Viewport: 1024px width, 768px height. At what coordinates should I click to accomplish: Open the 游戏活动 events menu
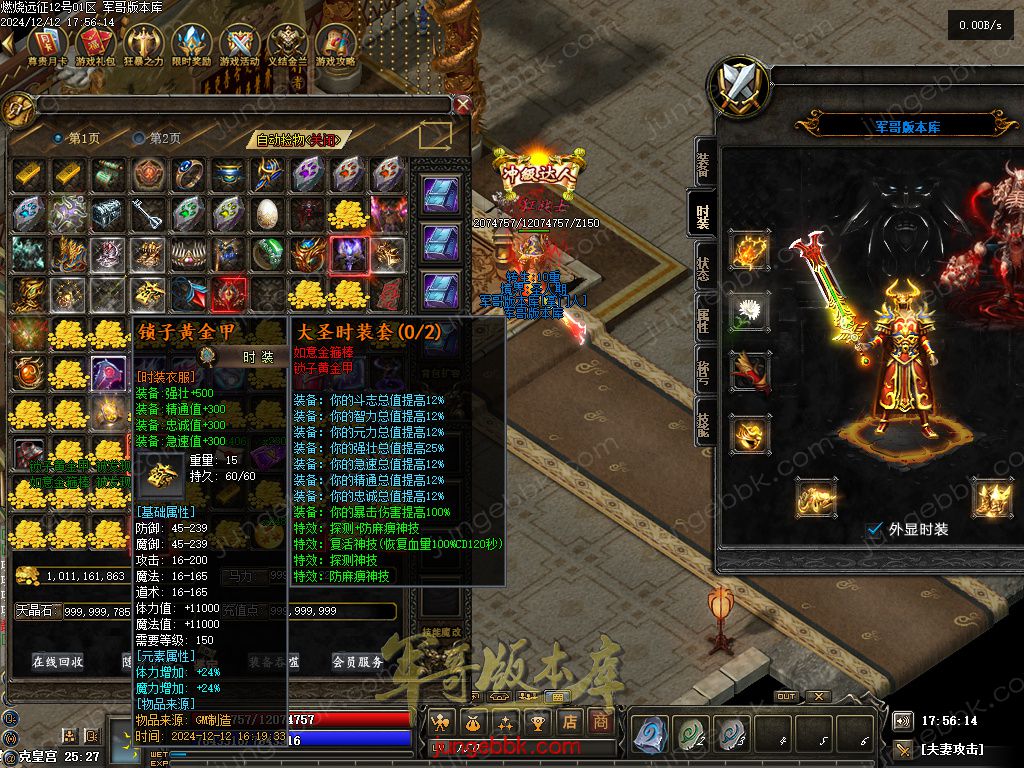(240, 44)
